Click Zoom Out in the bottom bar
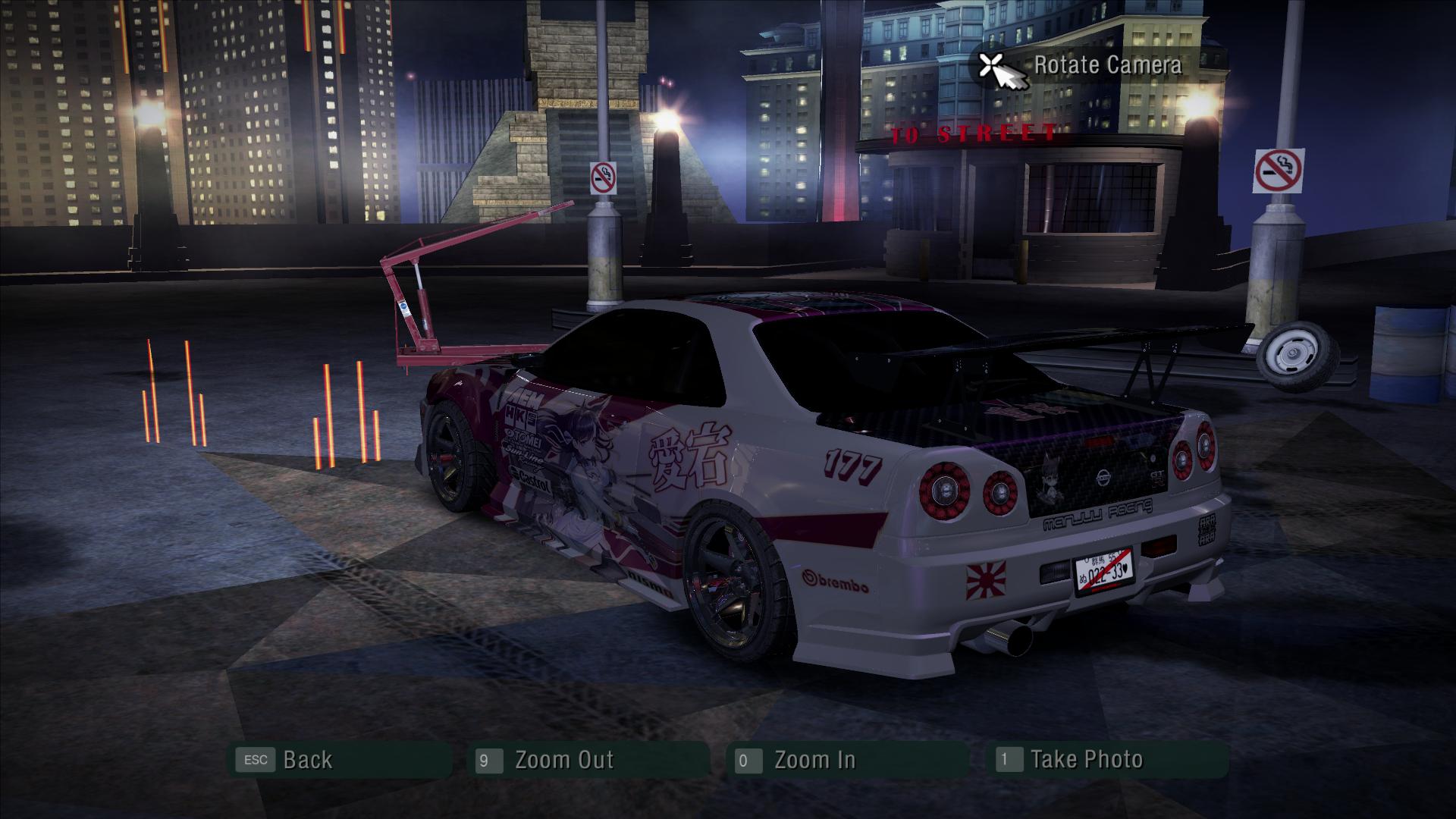 tap(565, 760)
